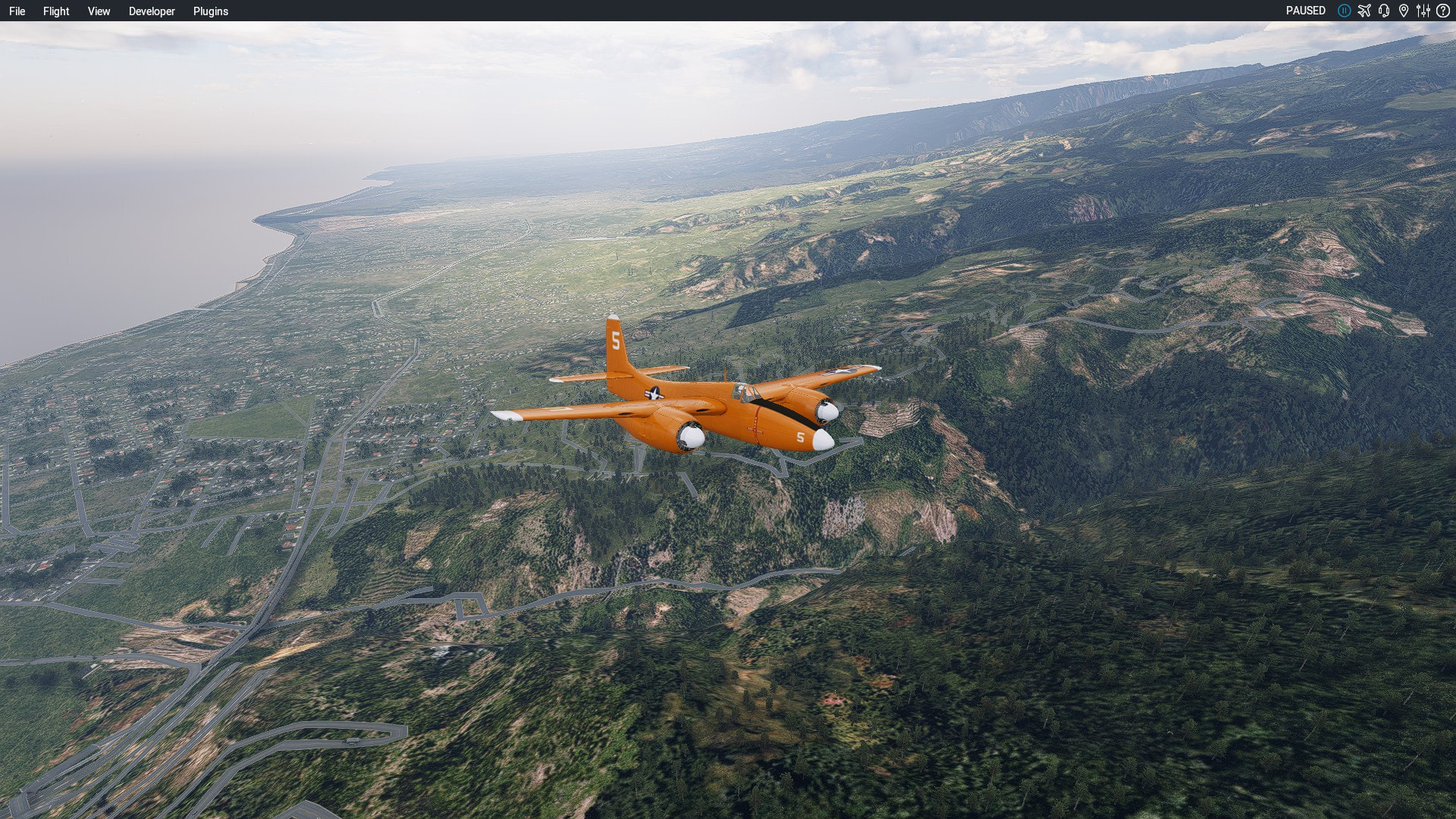
Task: Toggle the blue pause button
Action: click(x=1344, y=11)
